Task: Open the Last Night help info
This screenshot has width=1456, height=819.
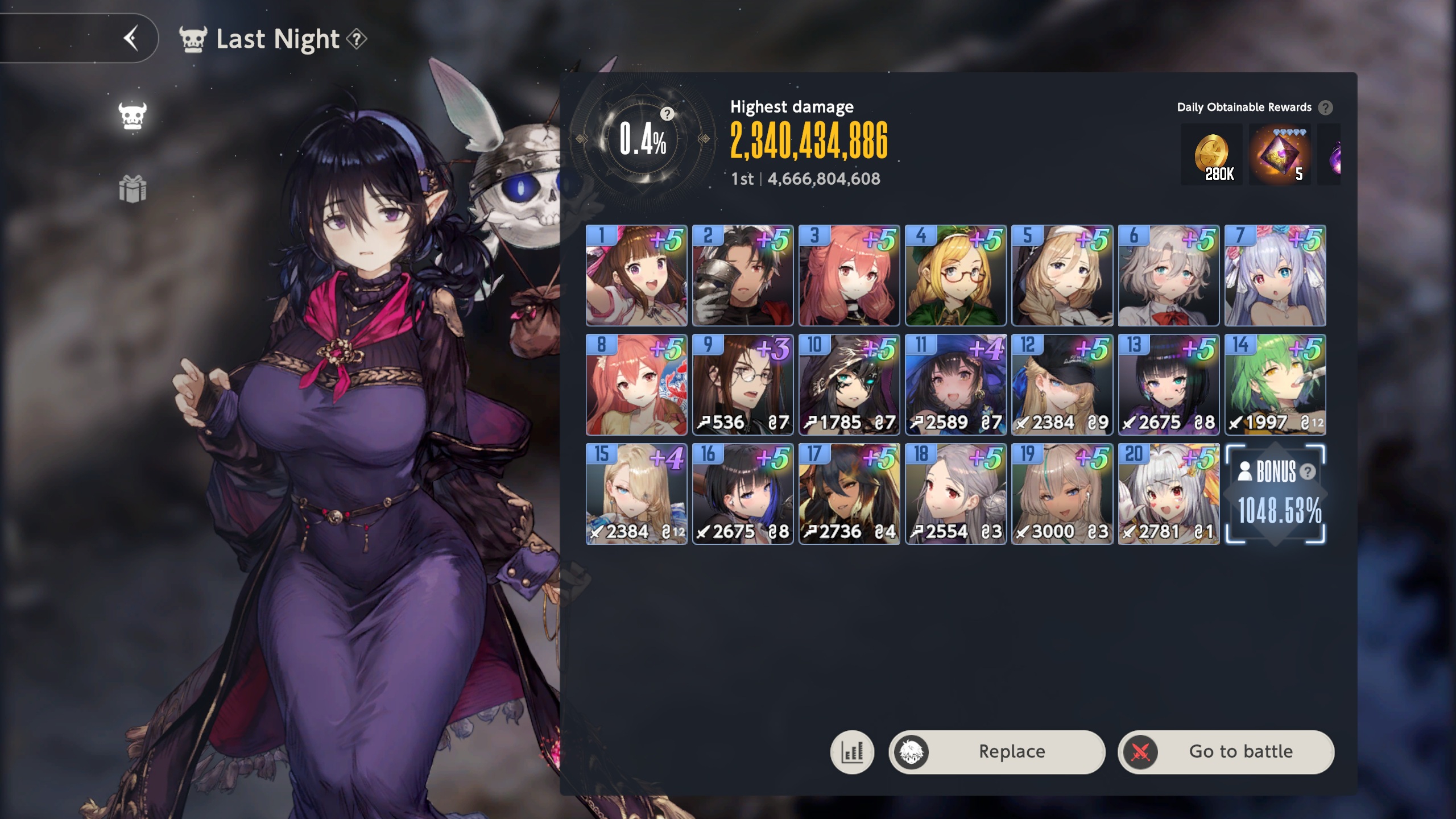Action: click(x=357, y=39)
